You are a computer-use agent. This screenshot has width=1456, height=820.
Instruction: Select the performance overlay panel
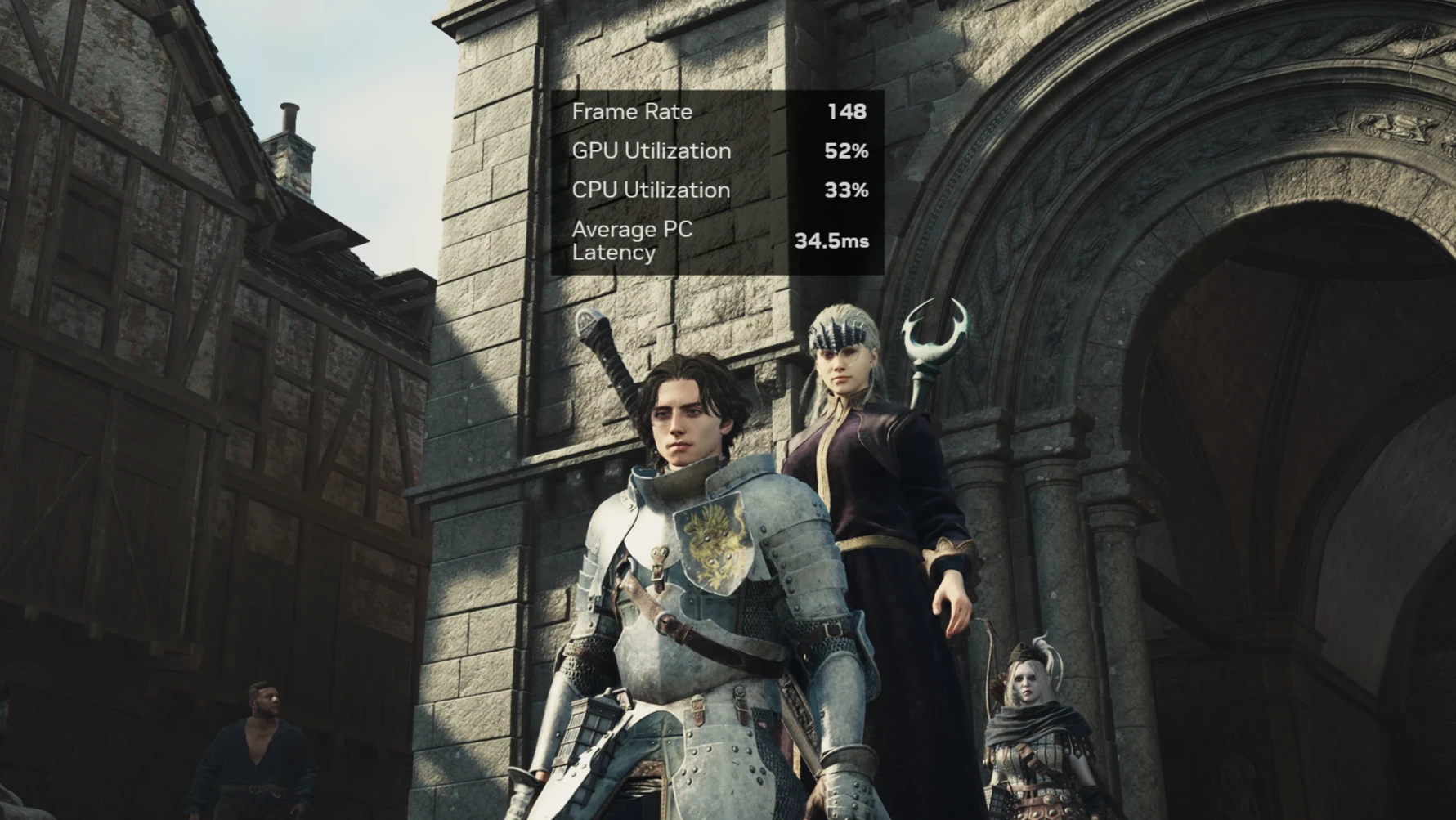(719, 180)
